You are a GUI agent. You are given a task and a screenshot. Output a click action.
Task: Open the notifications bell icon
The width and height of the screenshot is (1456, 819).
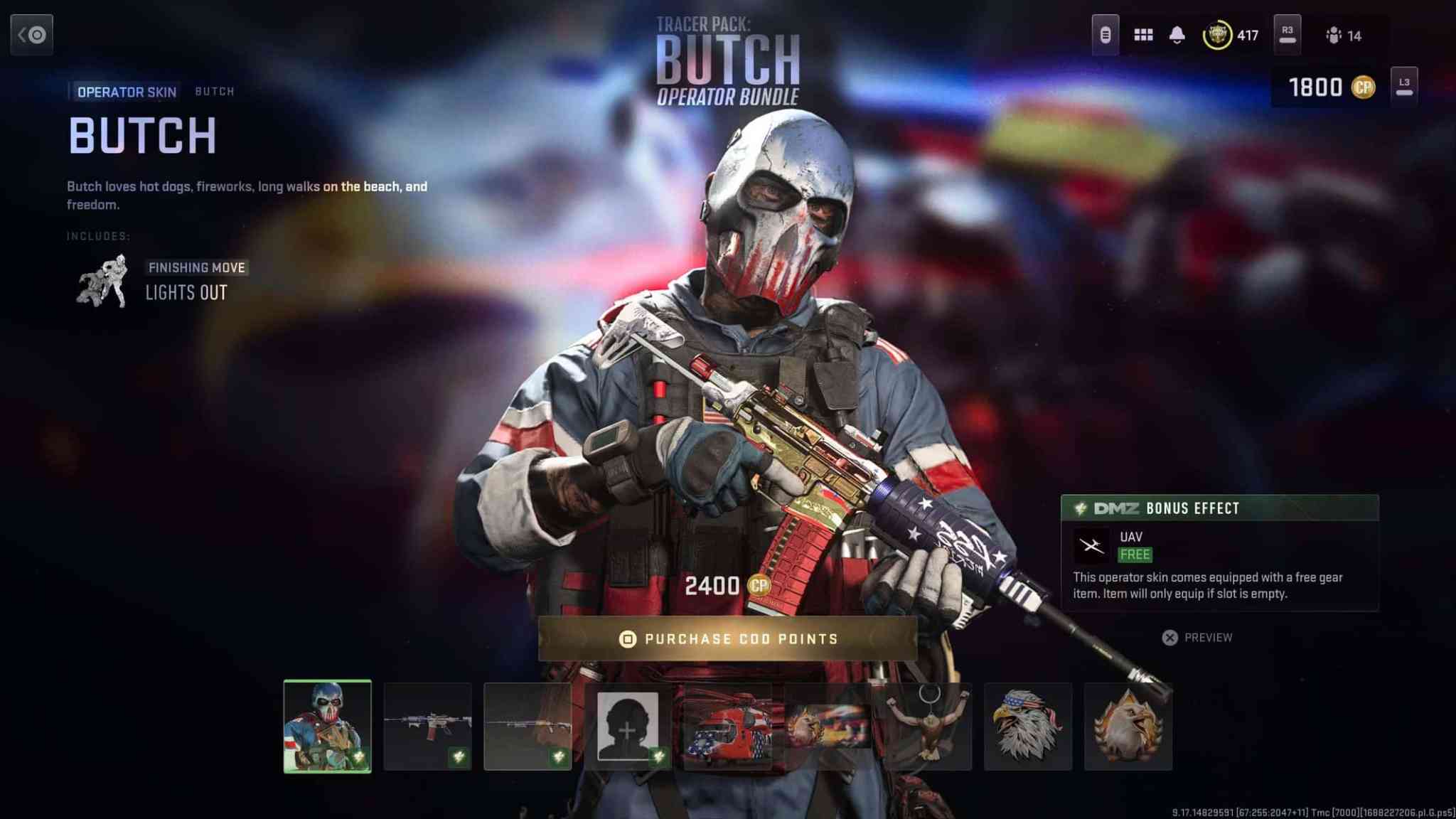pos(1177,33)
